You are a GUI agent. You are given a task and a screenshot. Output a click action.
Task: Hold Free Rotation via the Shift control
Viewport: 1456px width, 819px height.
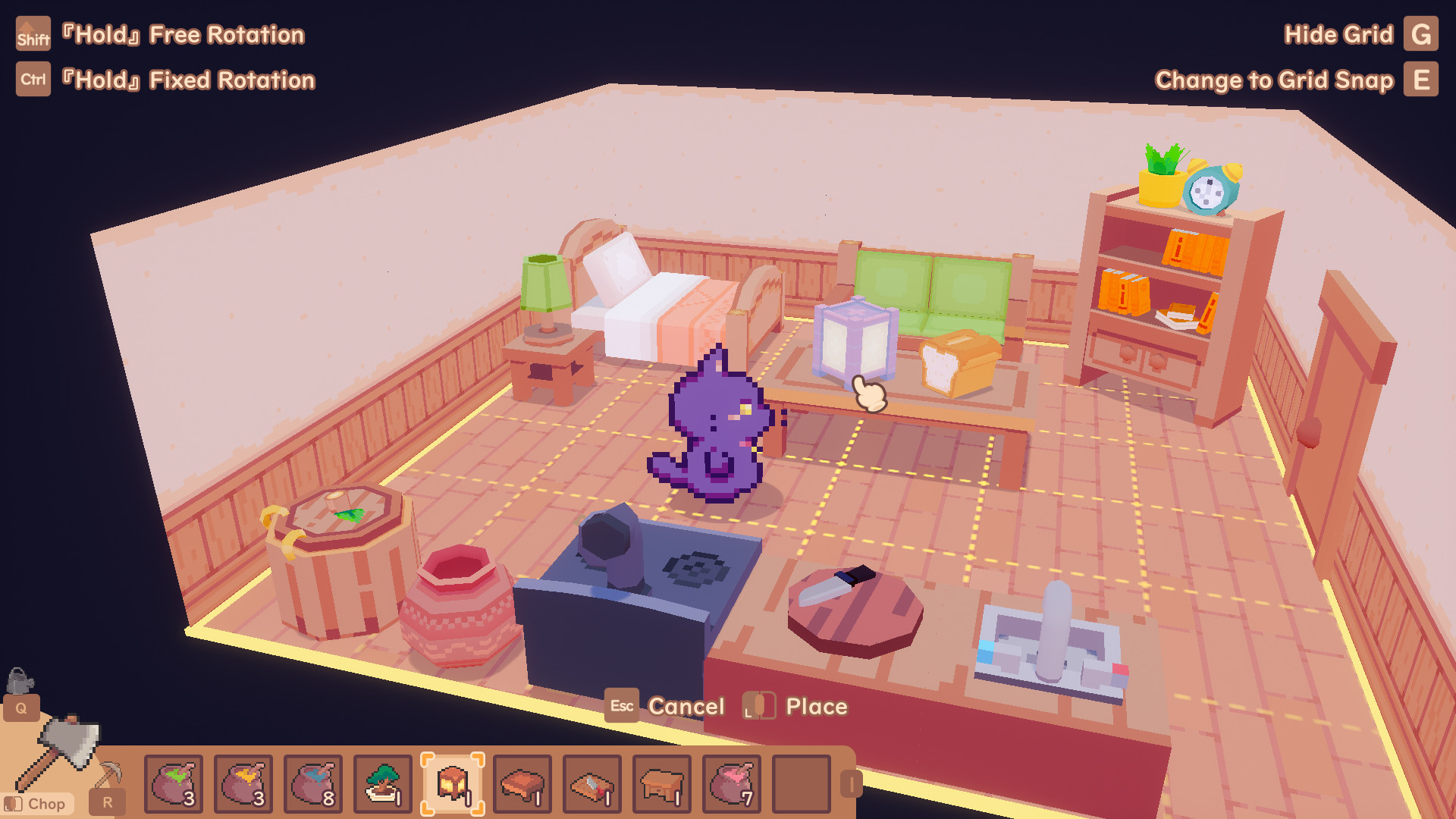33,34
